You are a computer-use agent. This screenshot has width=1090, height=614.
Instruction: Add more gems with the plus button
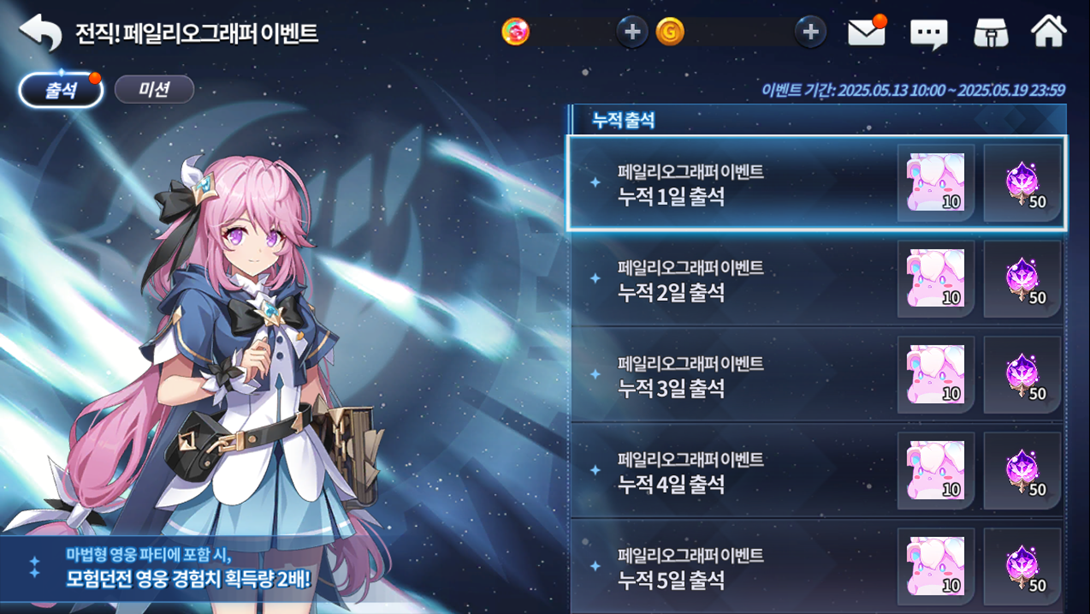(x=631, y=32)
